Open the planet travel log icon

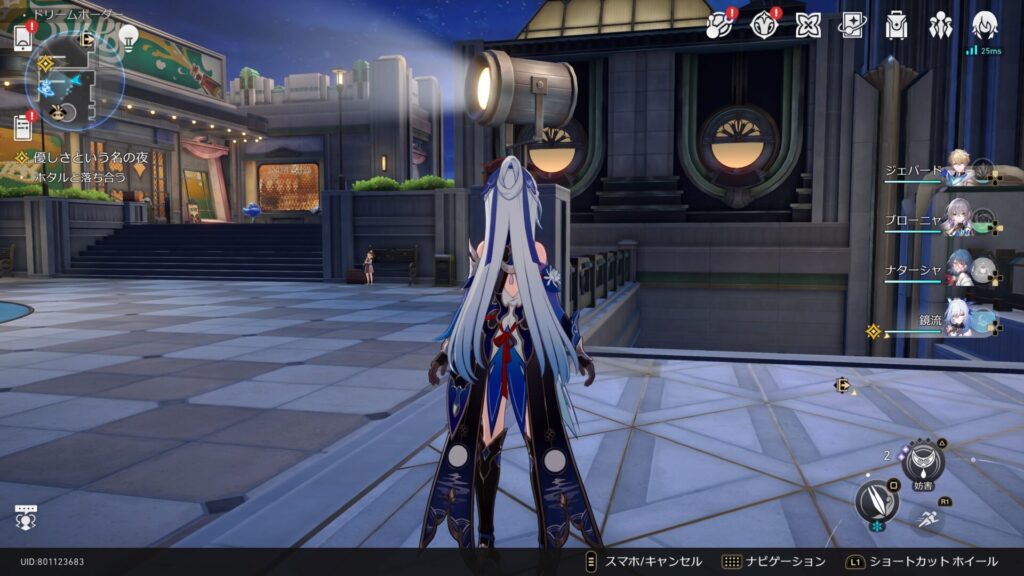click(x=717, y=25)
